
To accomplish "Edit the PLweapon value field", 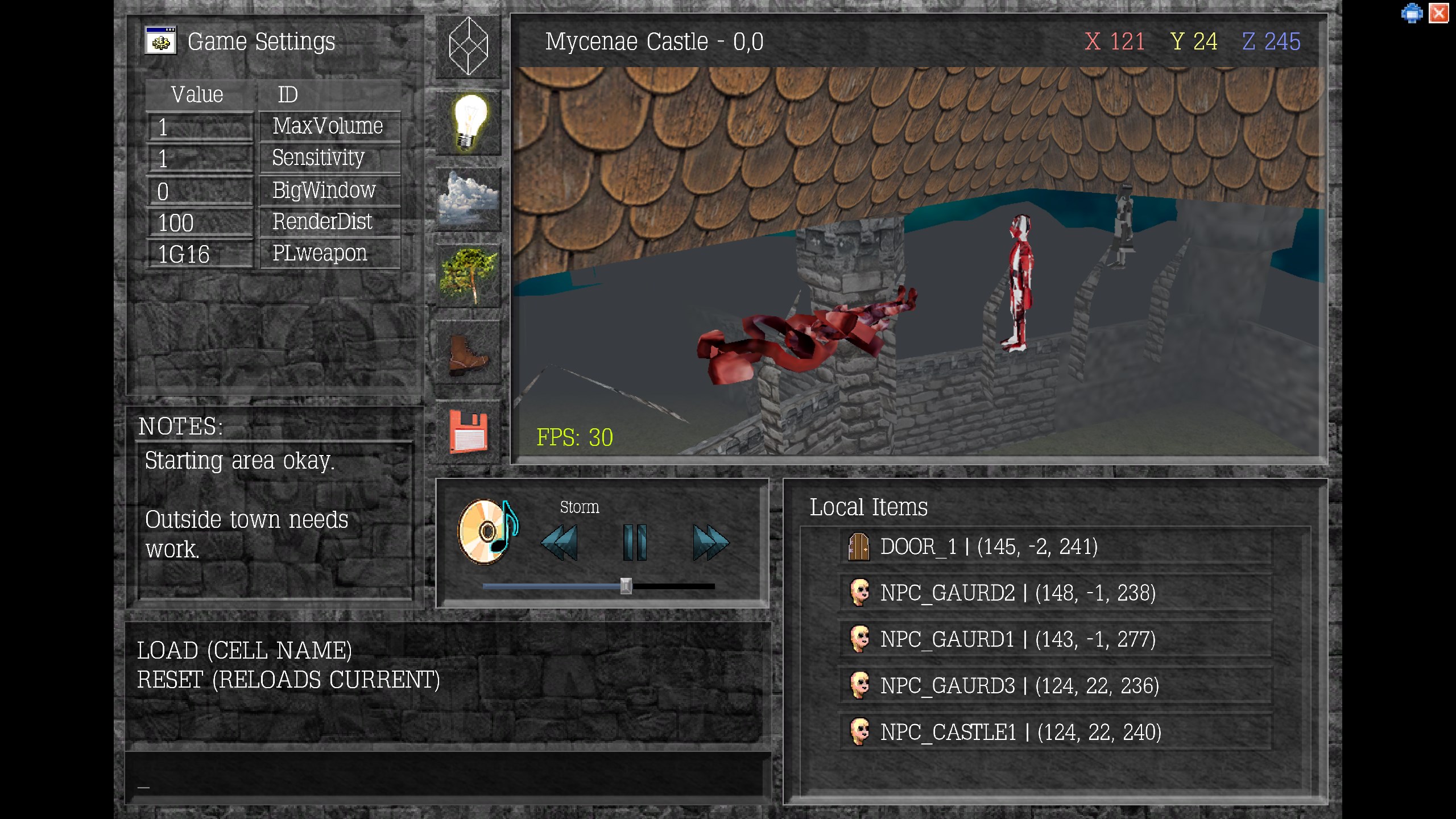I will [200, 254].
